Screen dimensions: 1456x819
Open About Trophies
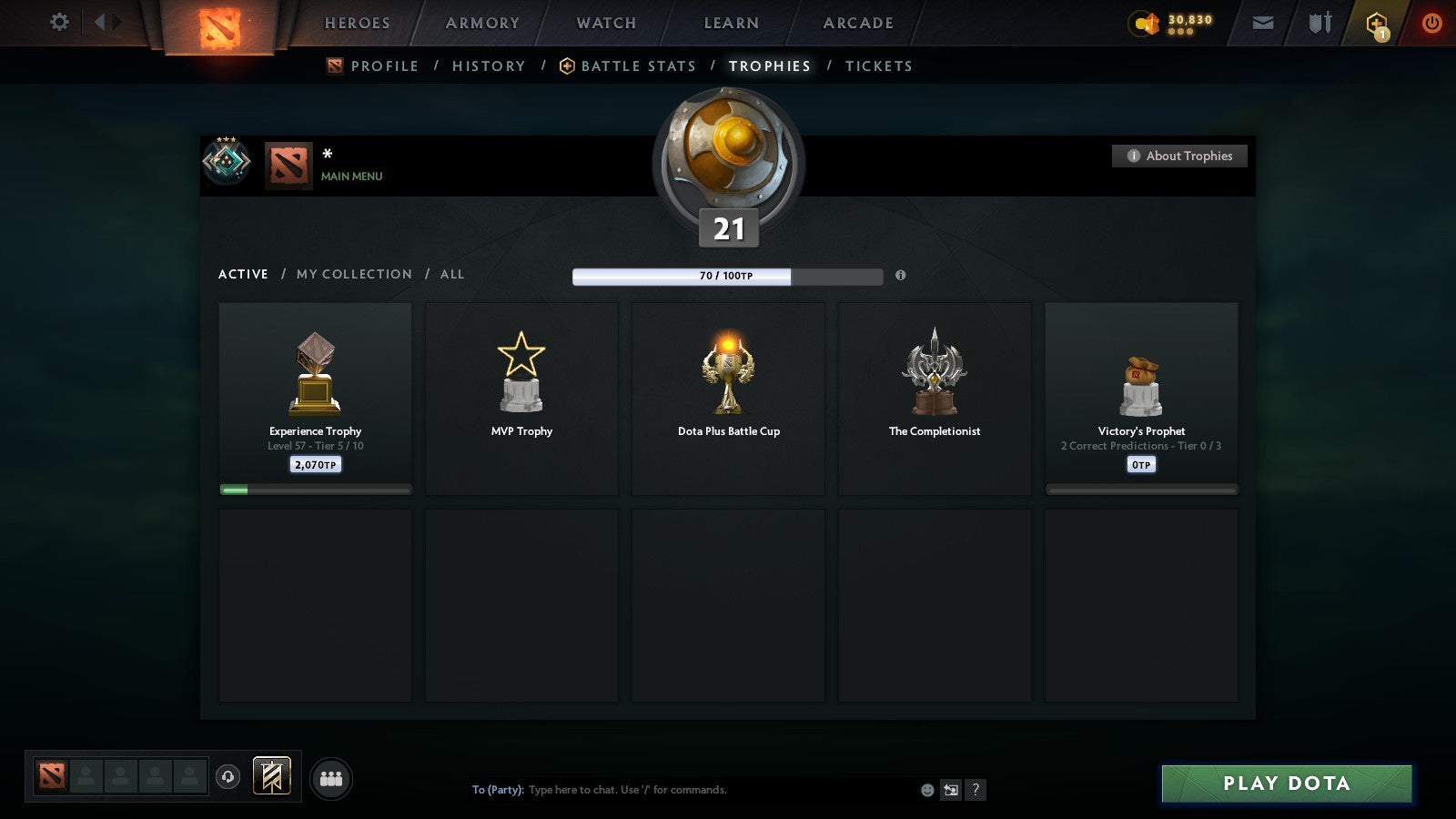click(x=1179, y=156)
